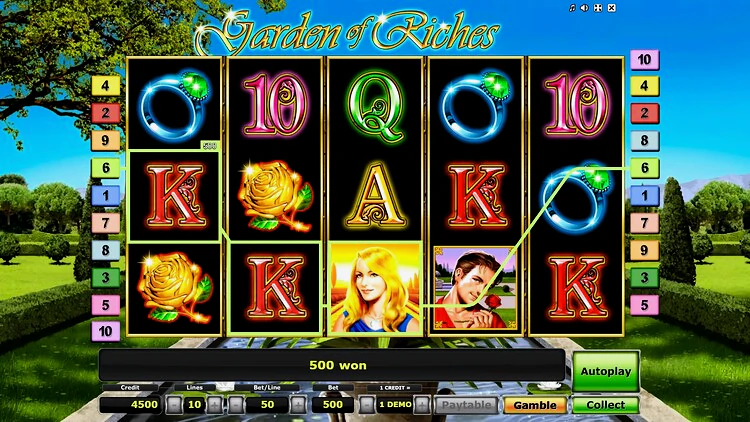Increase the credit value
750x422 pixels.
click(422, 405)
